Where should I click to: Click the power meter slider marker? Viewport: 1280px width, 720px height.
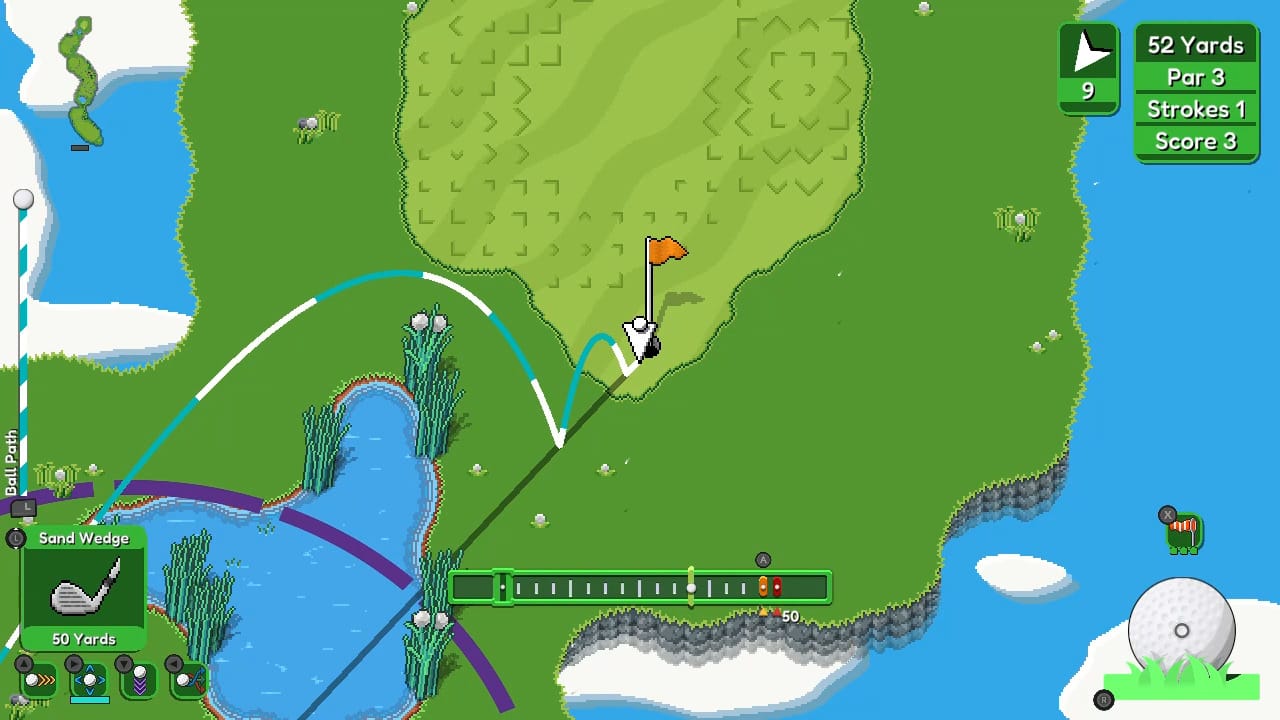pos(693,587)
